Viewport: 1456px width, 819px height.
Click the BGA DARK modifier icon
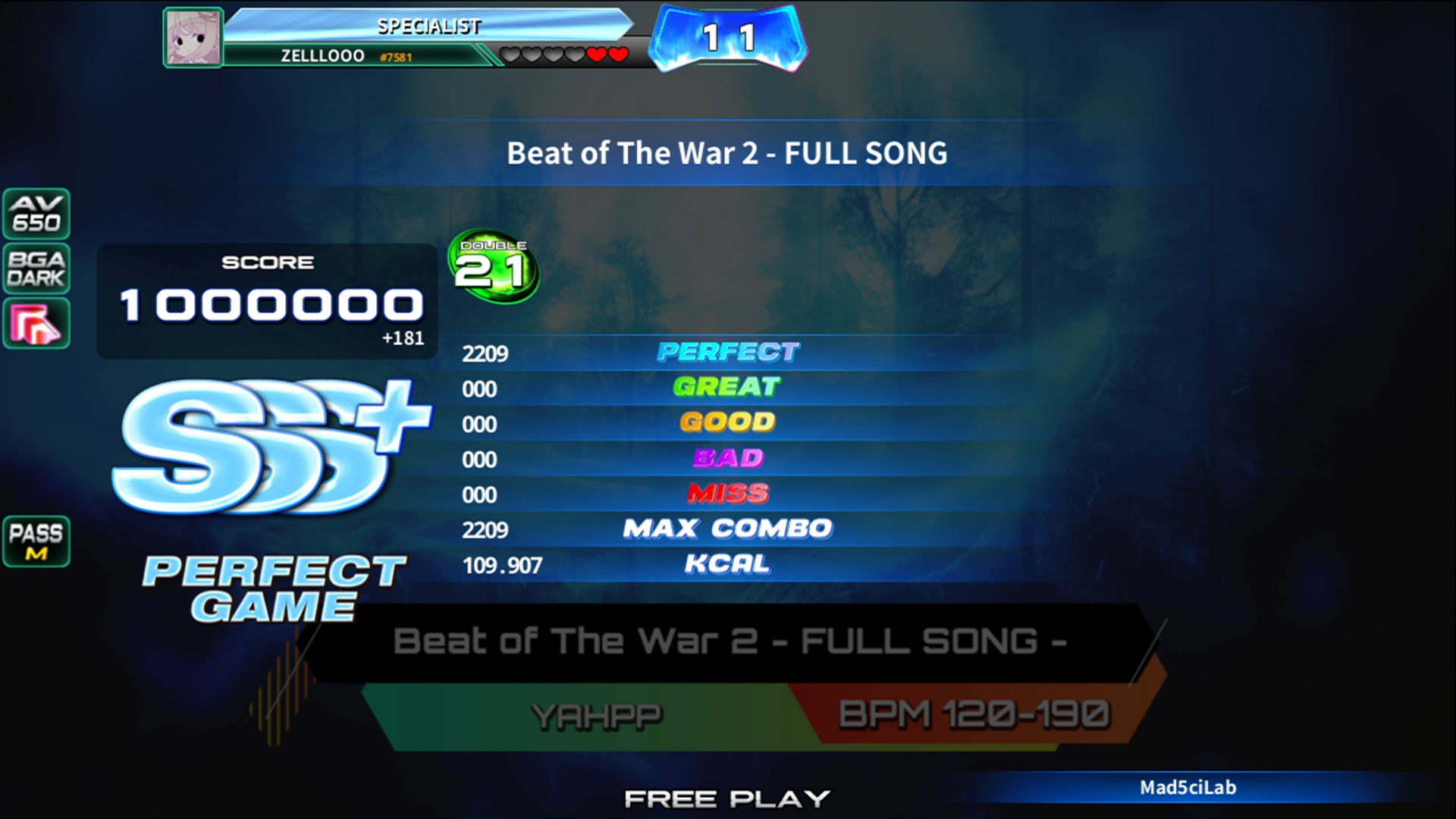click(36, 268)
